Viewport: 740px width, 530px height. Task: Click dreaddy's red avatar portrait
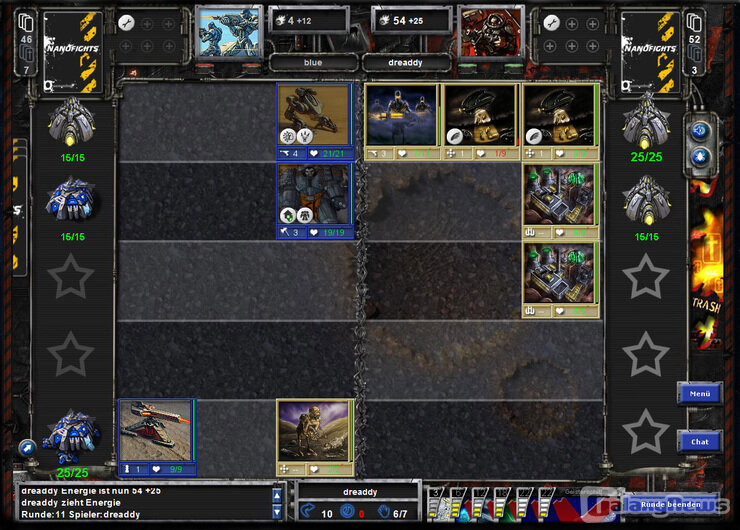(491, 31)
